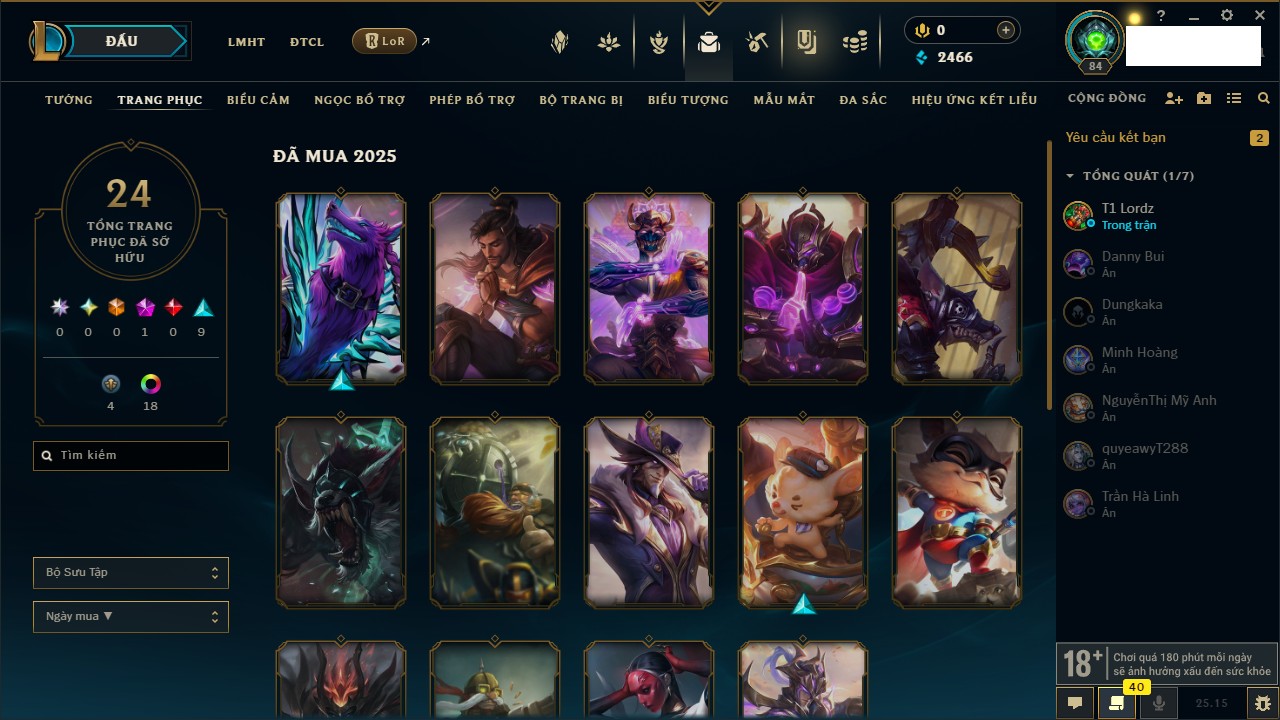Click the plus button beside gold currency
This screenshot has height=720, width=1280.
pyautogui.click(x=1005, y=31)
